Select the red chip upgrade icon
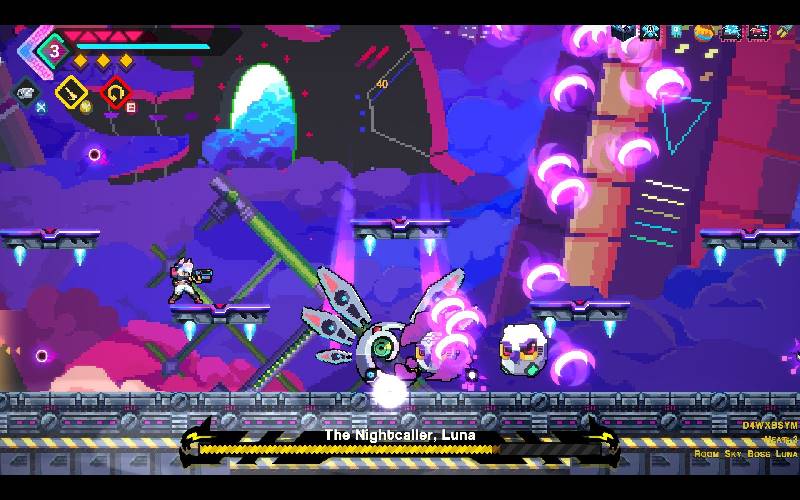Image resolution: width=800 pixels, height=500 pixels. (x=757, y=32)
